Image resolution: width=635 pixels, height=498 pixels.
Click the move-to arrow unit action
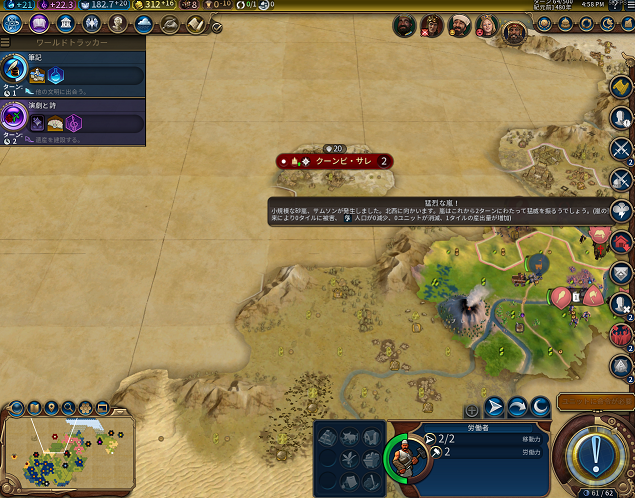click(x=495, y=406)
